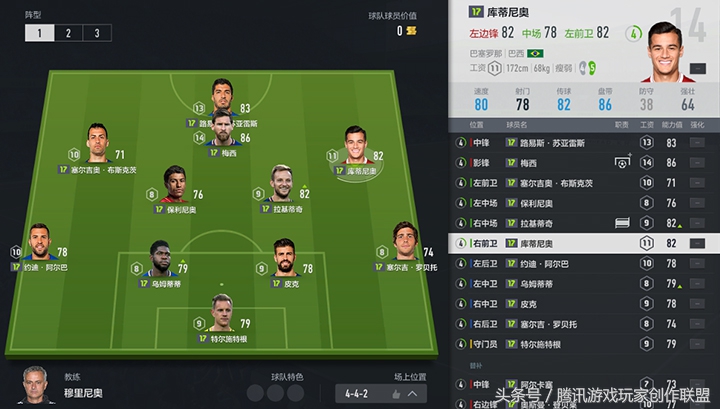Switch to formation tab 3
720x409 pixels.
click(97, 33)
